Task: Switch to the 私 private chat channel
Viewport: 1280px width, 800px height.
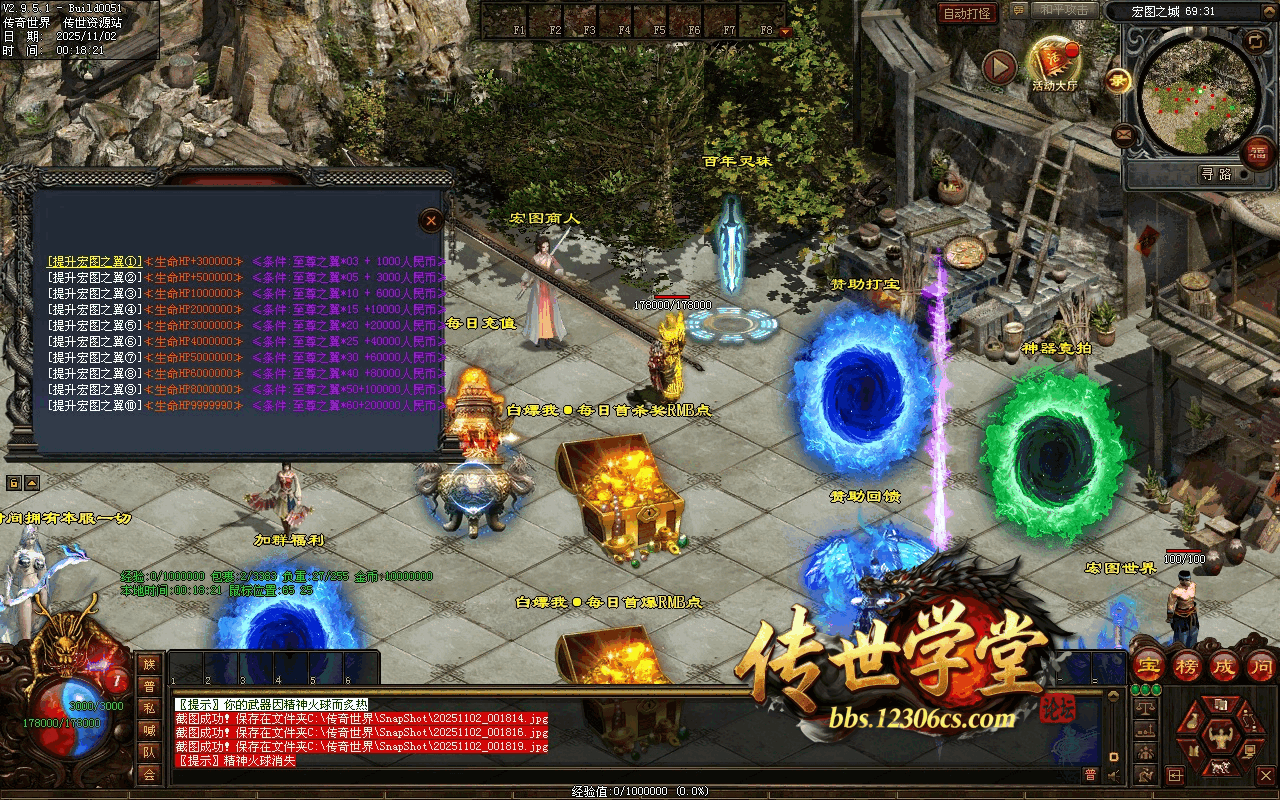Action: tap(149, 708)
